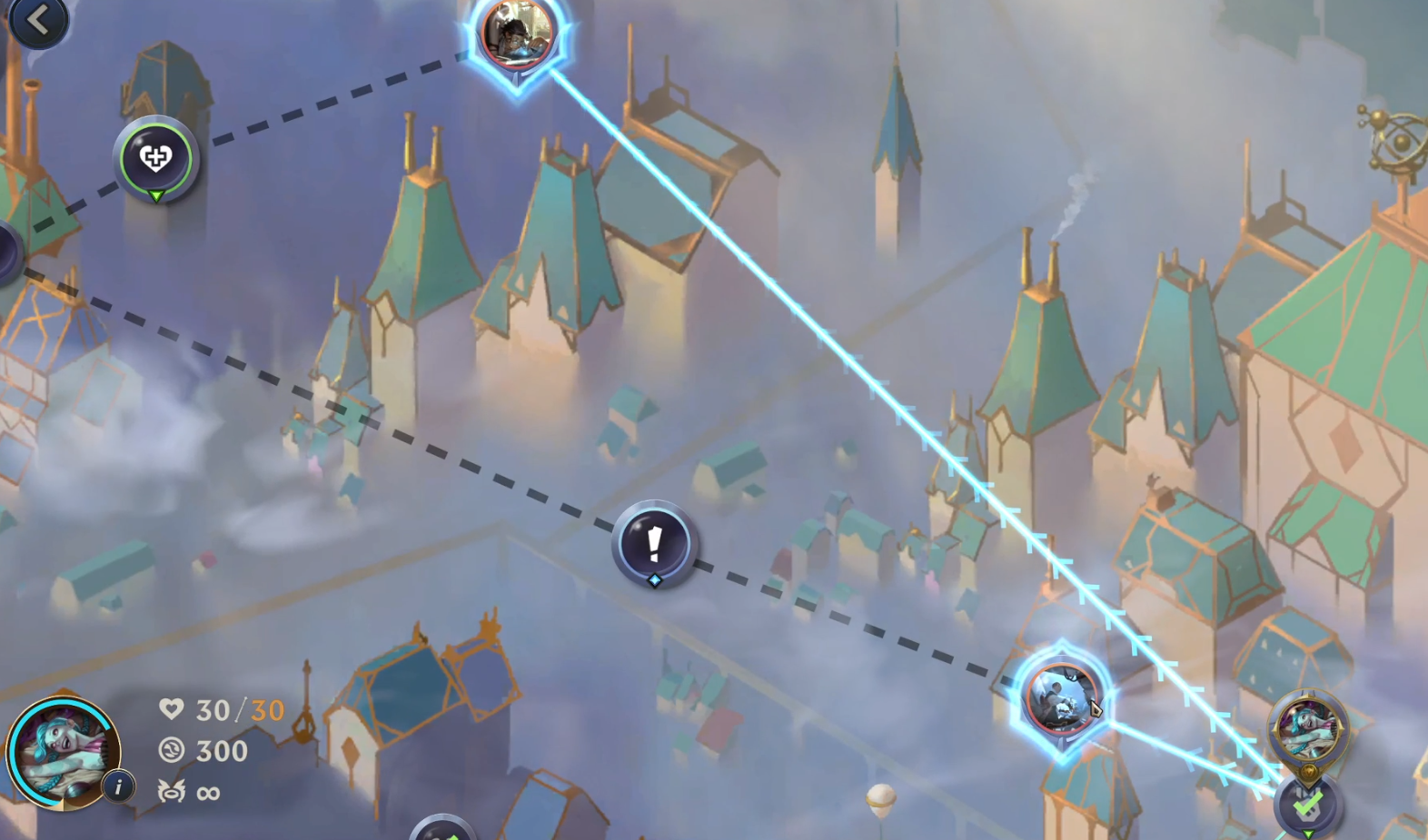Viewport: 1428px width, 840px height.
Task: Click the Jinx champion portrait
Action: pyautogui.click(x=62, y=754)
